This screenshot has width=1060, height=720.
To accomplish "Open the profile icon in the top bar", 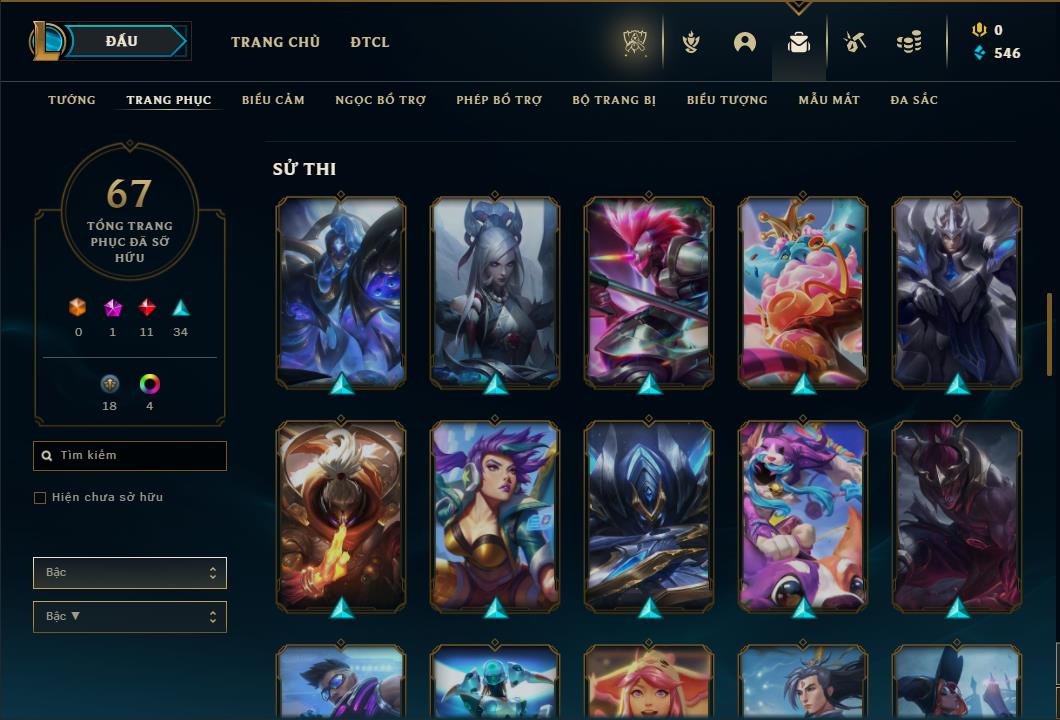I will 744,42.
